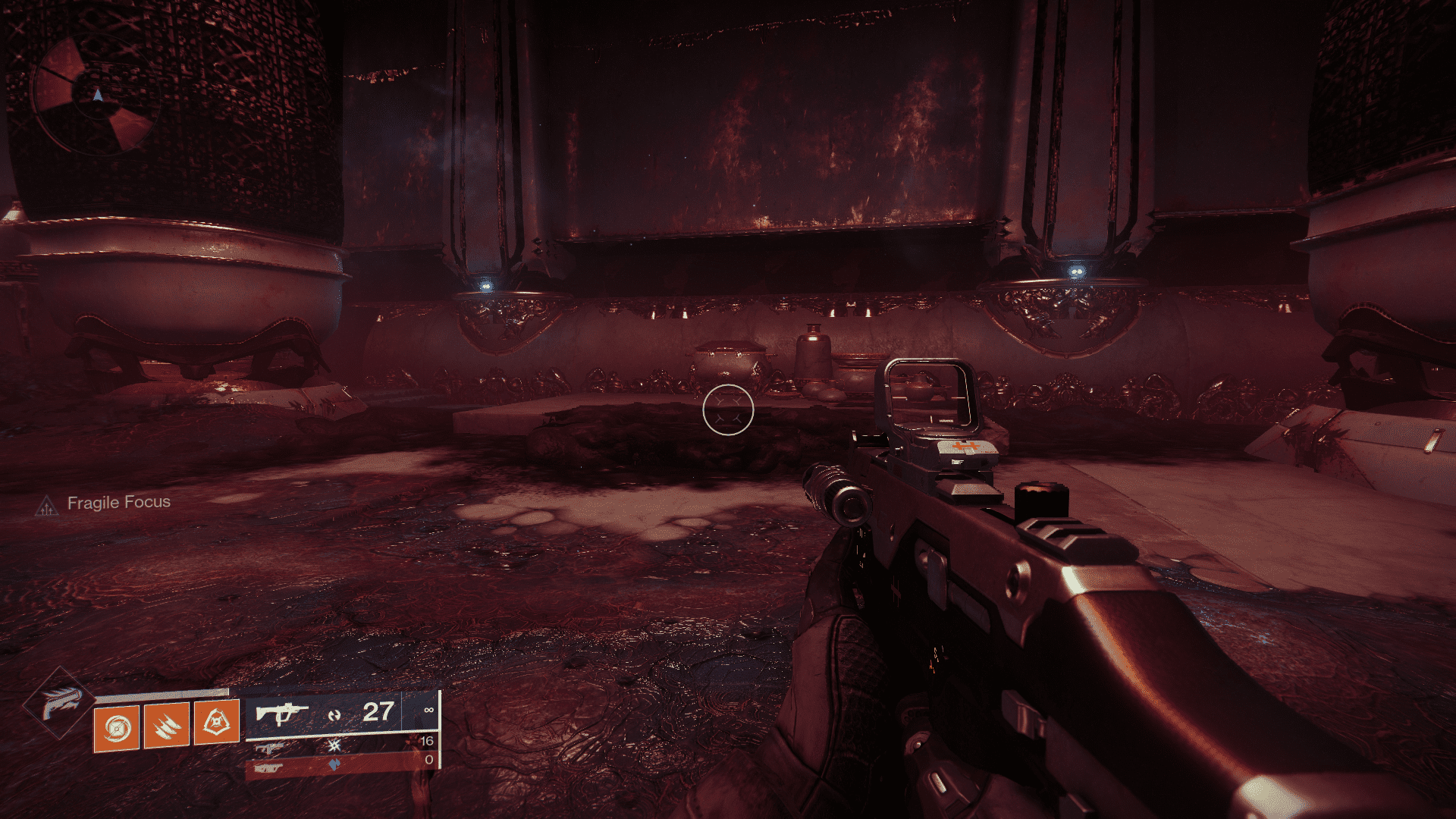Click the center crosshair reticle
This screenshot has height=819, width=1456.
(x=728, y=409)
